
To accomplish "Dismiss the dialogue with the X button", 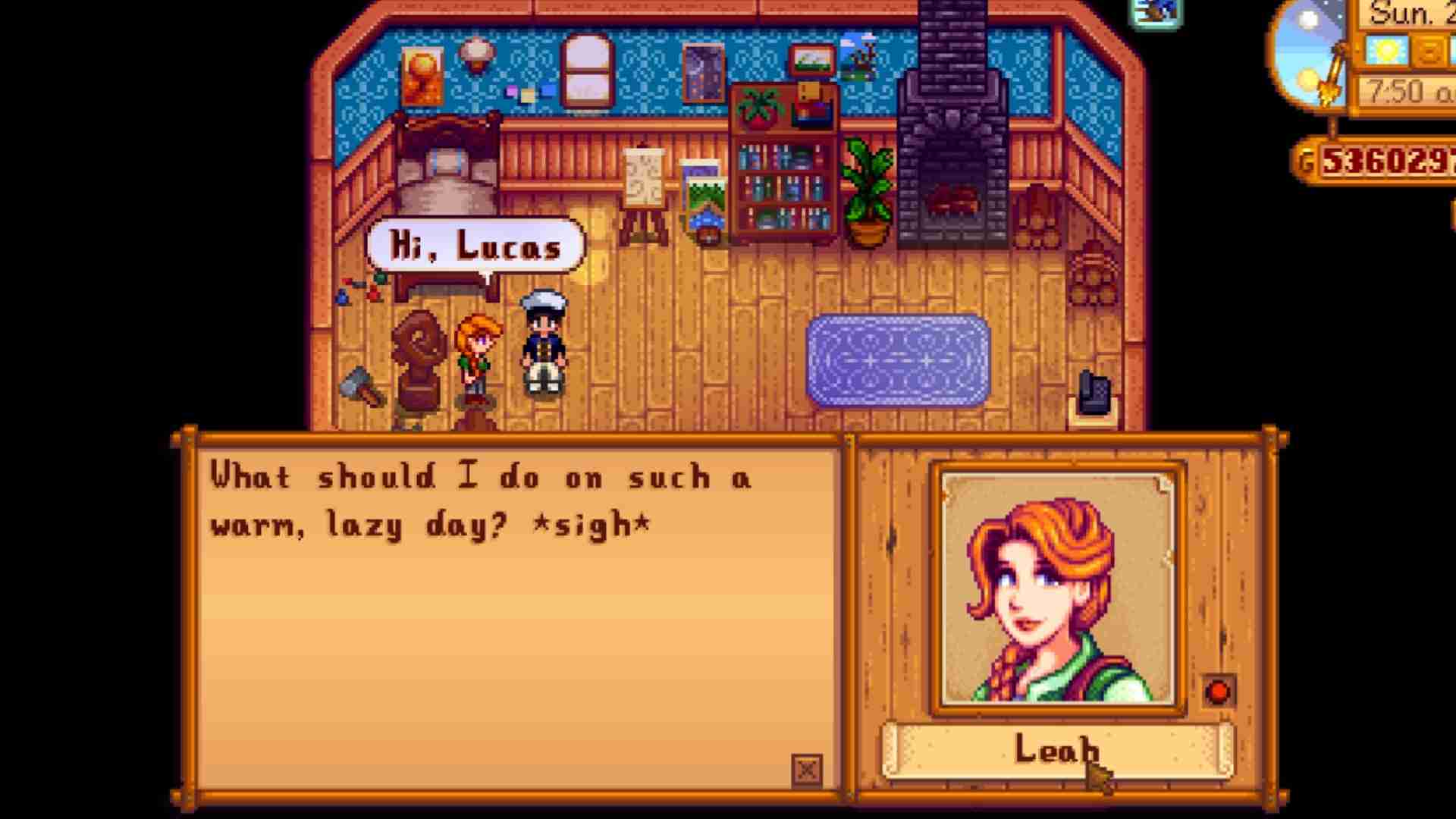I will 808,768.
